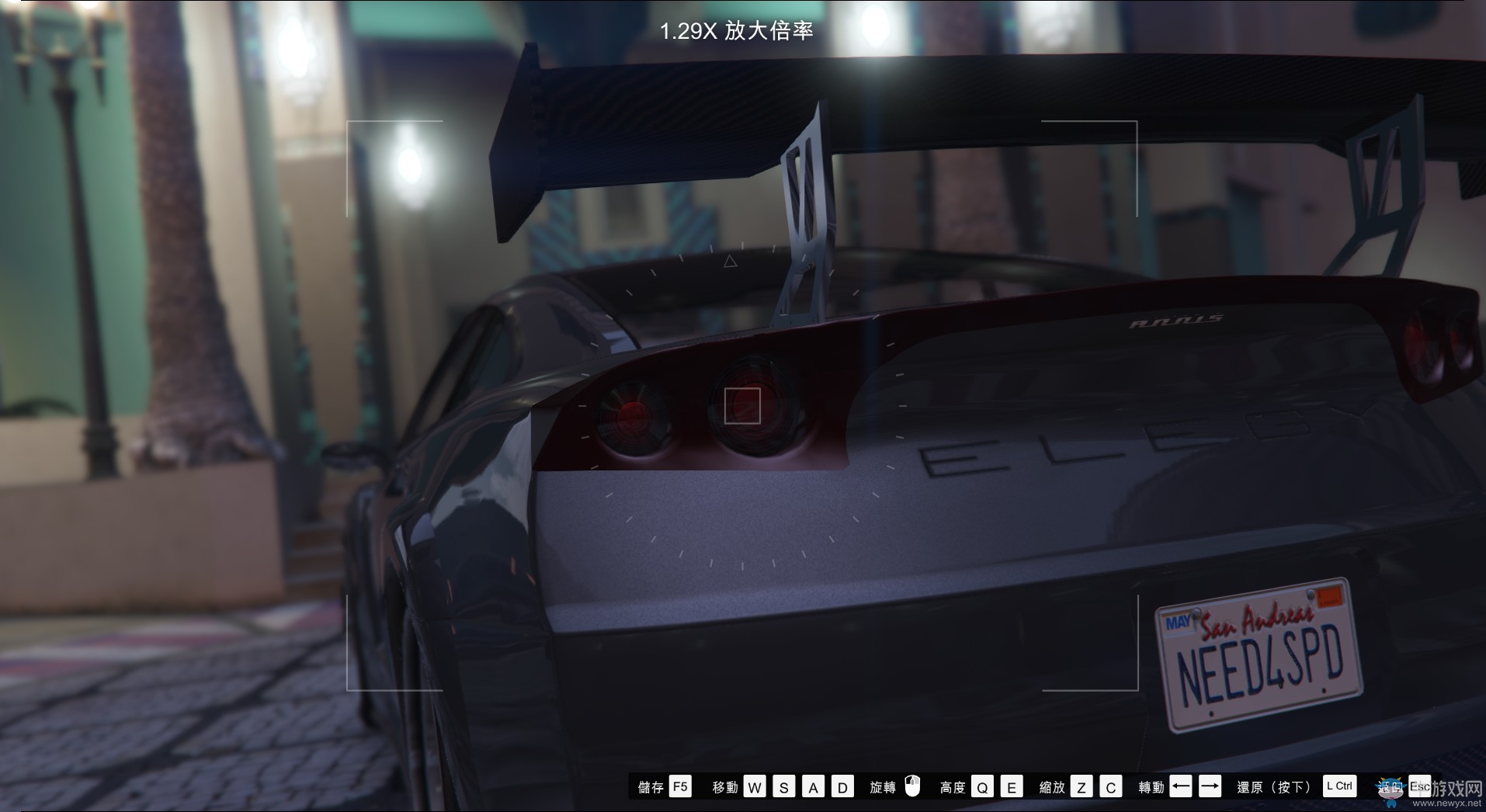Click the F5 save key icon
This screenshot has width=1486, height=812.
[x=682, y=786]
